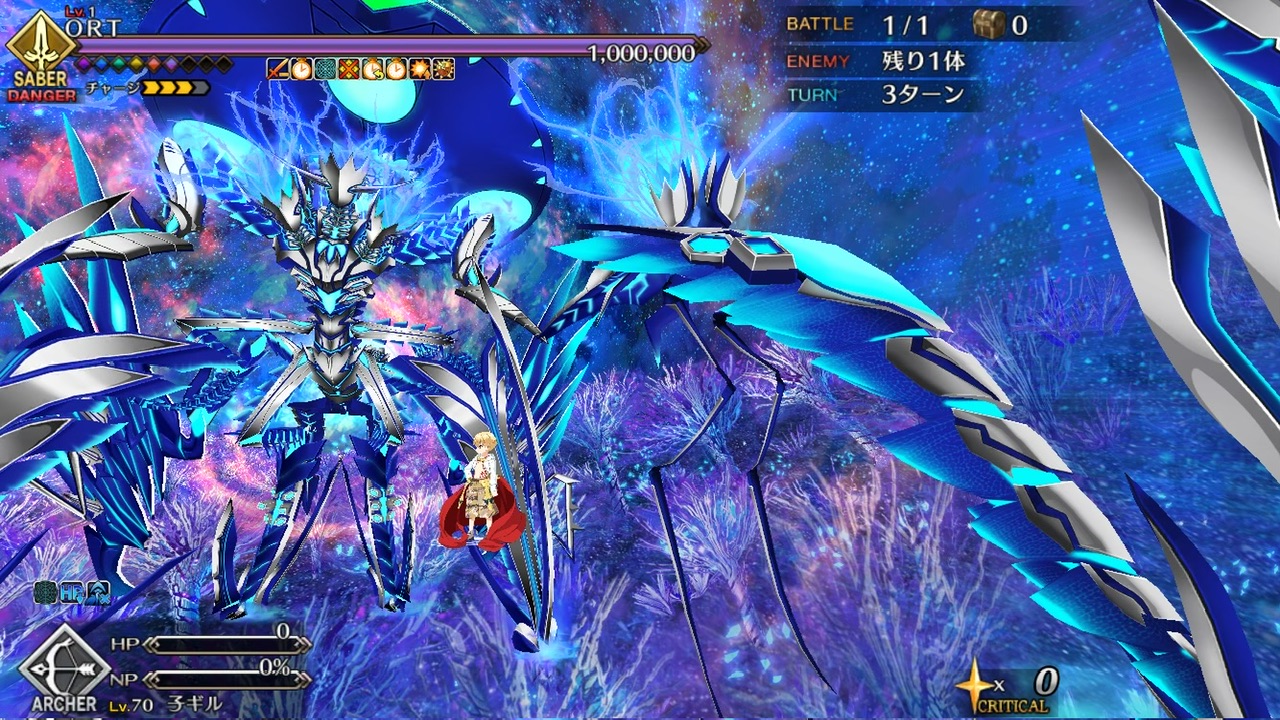Select ORT's gold Saber class icon

pyautogui.click(x=41, y=42)
